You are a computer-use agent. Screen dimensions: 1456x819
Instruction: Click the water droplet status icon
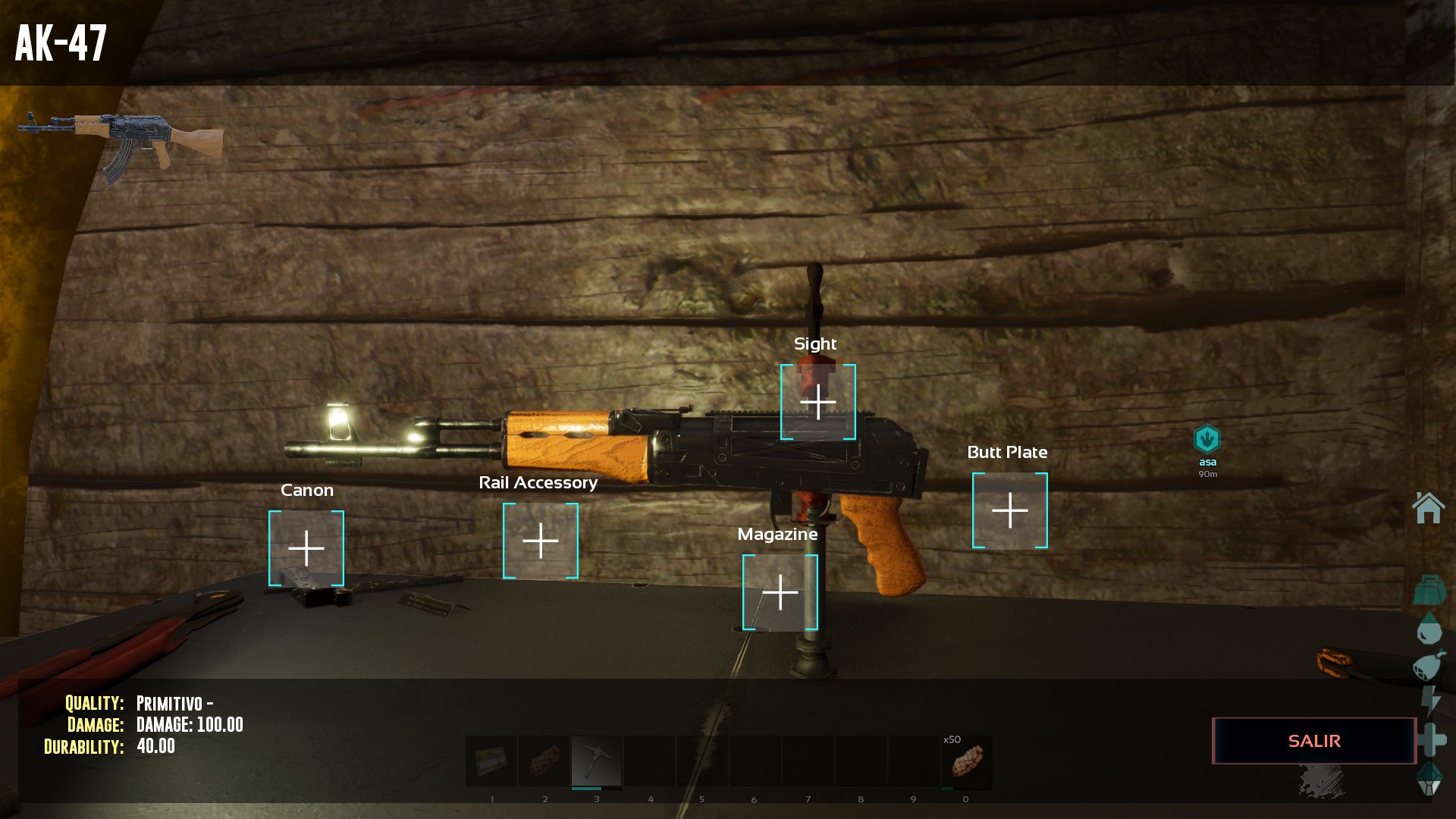[x=1429, y=628]
